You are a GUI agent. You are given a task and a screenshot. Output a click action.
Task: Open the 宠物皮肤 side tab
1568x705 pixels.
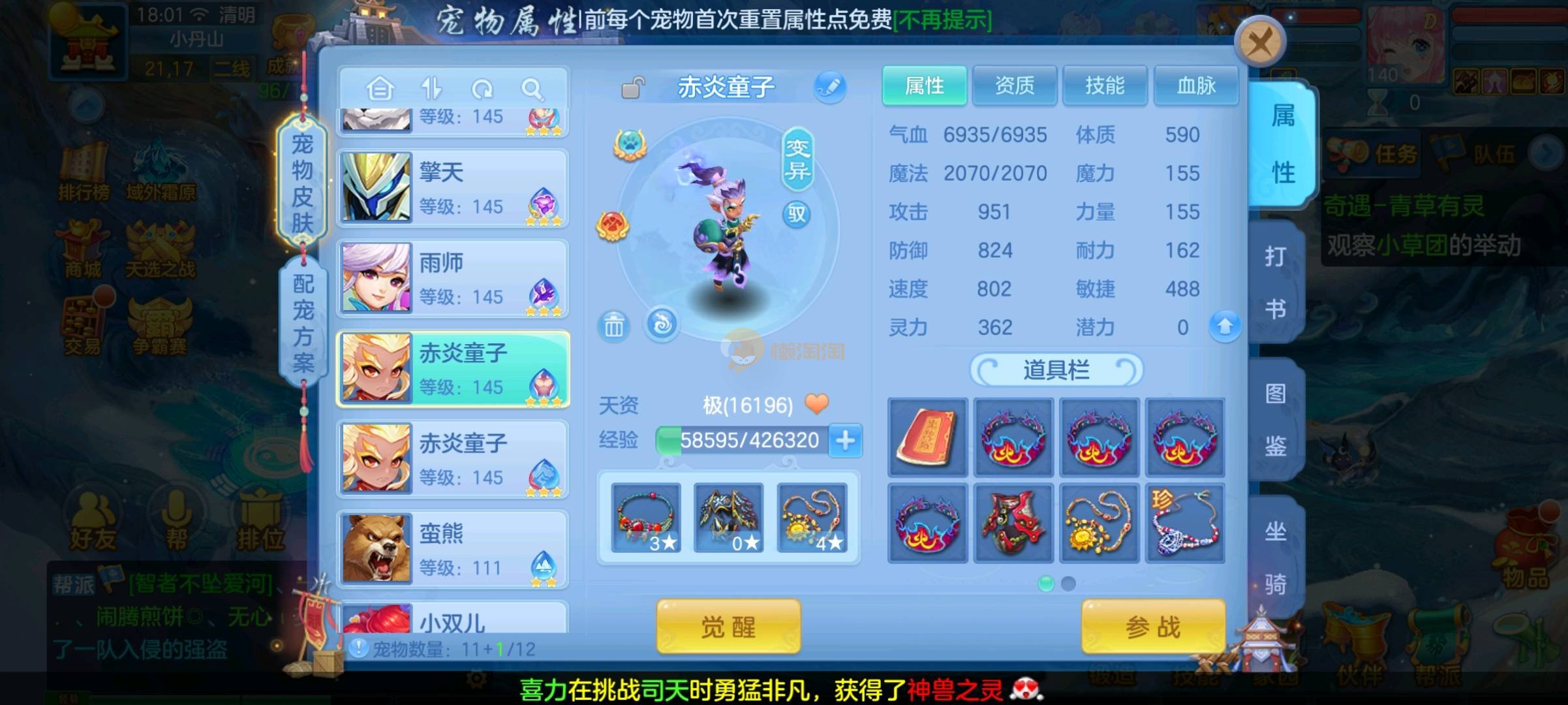[302, 183]
